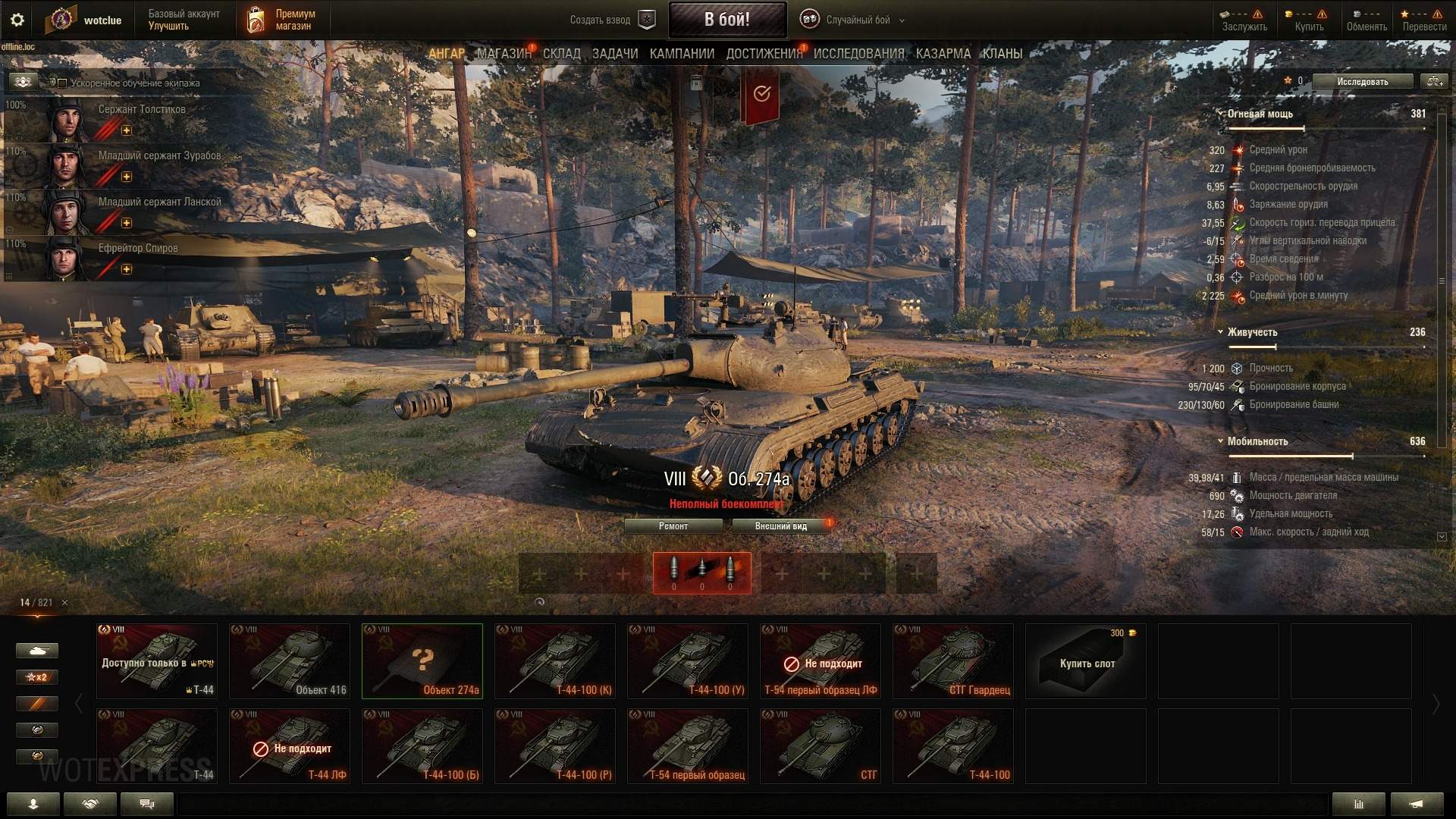Viewport: 1456px width, 819px height.
Task: Open Внешний вид customization
Action: [x=780, y=526]
